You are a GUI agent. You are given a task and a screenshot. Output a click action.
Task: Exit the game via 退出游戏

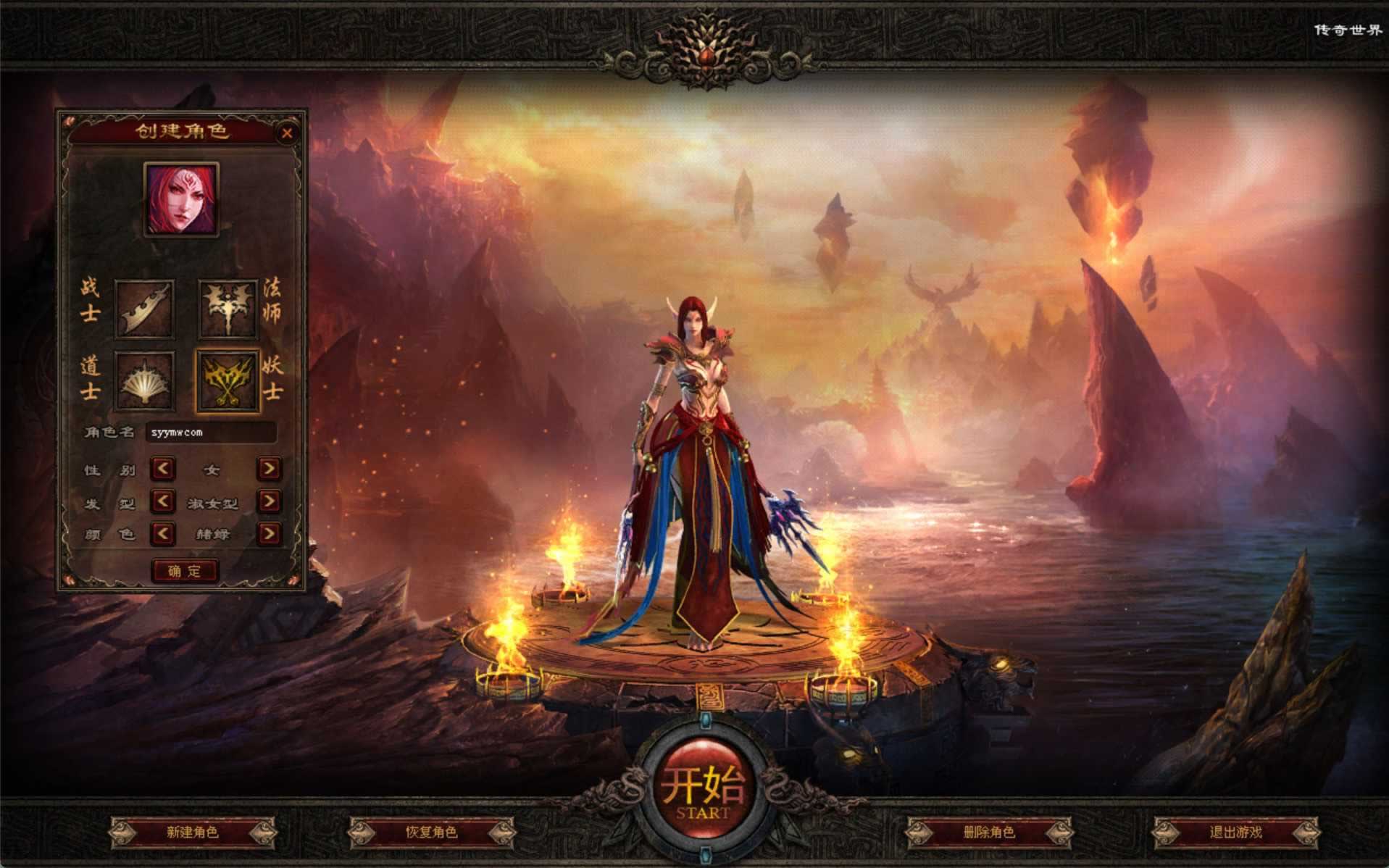[x=1235, y=832]
